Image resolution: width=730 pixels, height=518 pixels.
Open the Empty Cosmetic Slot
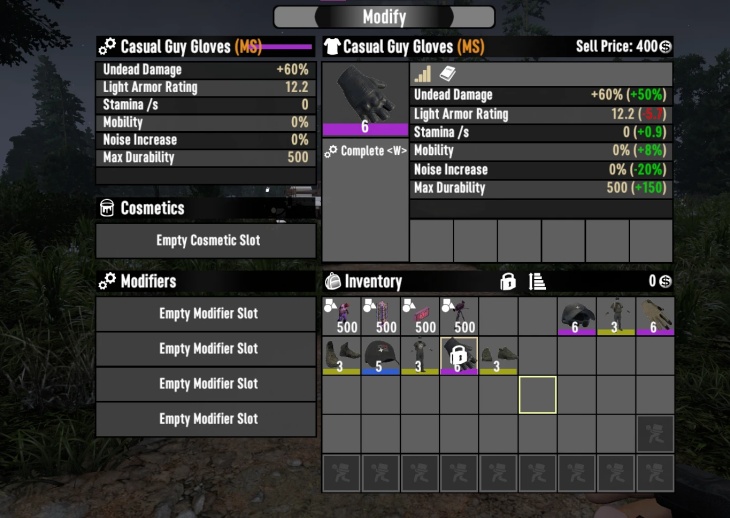[x=206, y=241]
